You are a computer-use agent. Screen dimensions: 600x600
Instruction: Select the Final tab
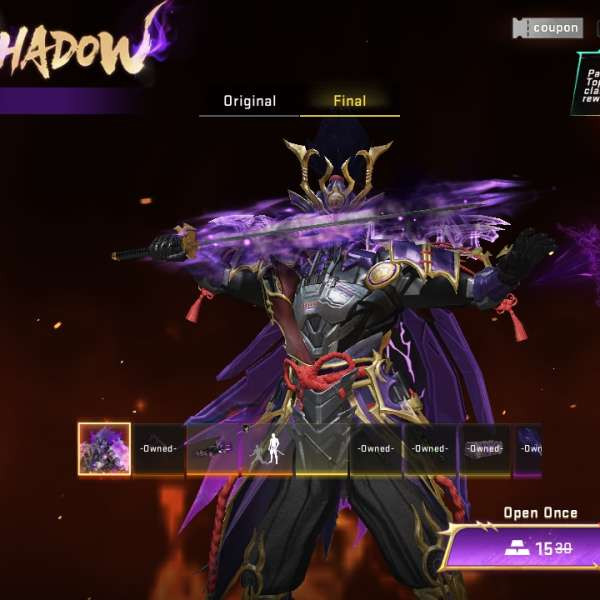349,101
